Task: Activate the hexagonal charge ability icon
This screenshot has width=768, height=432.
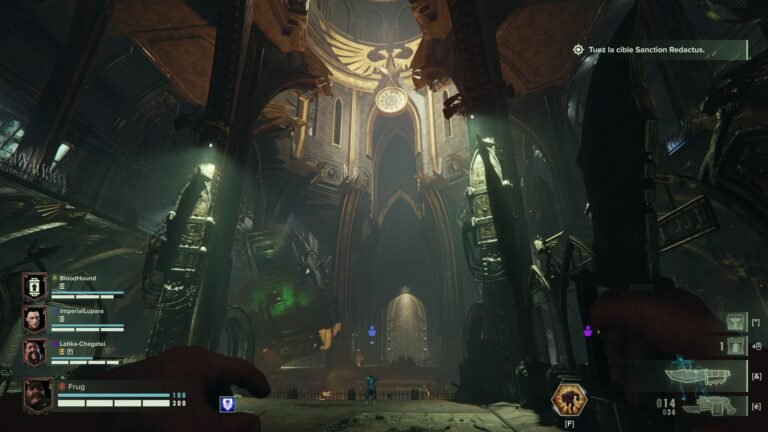Action: pos(569,400)
